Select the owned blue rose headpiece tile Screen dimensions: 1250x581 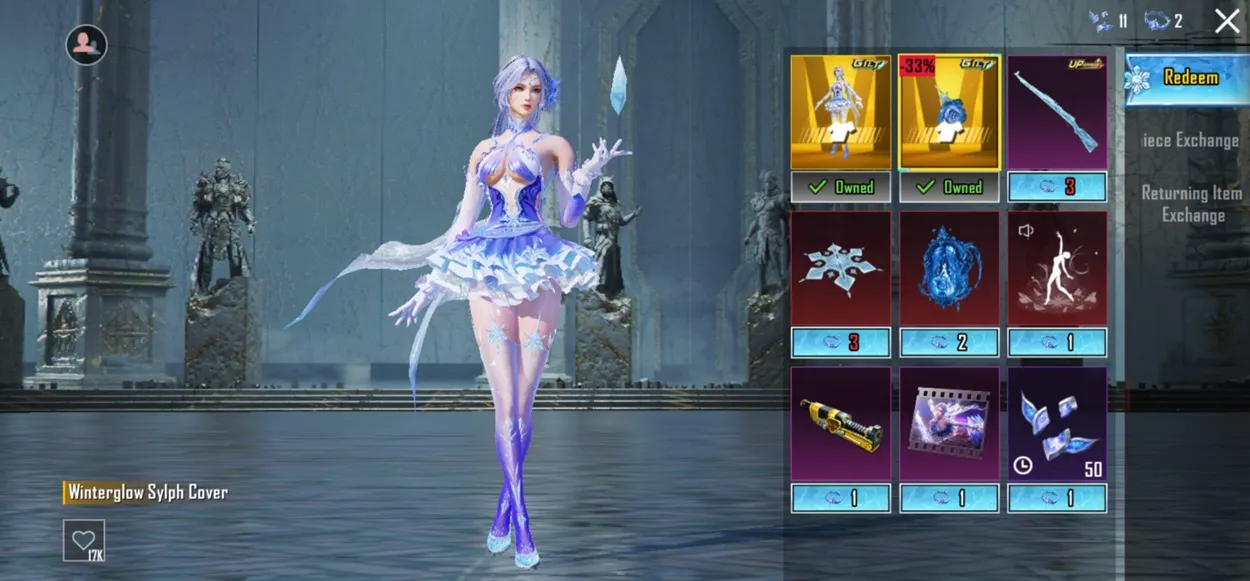(x=949, y=112)
